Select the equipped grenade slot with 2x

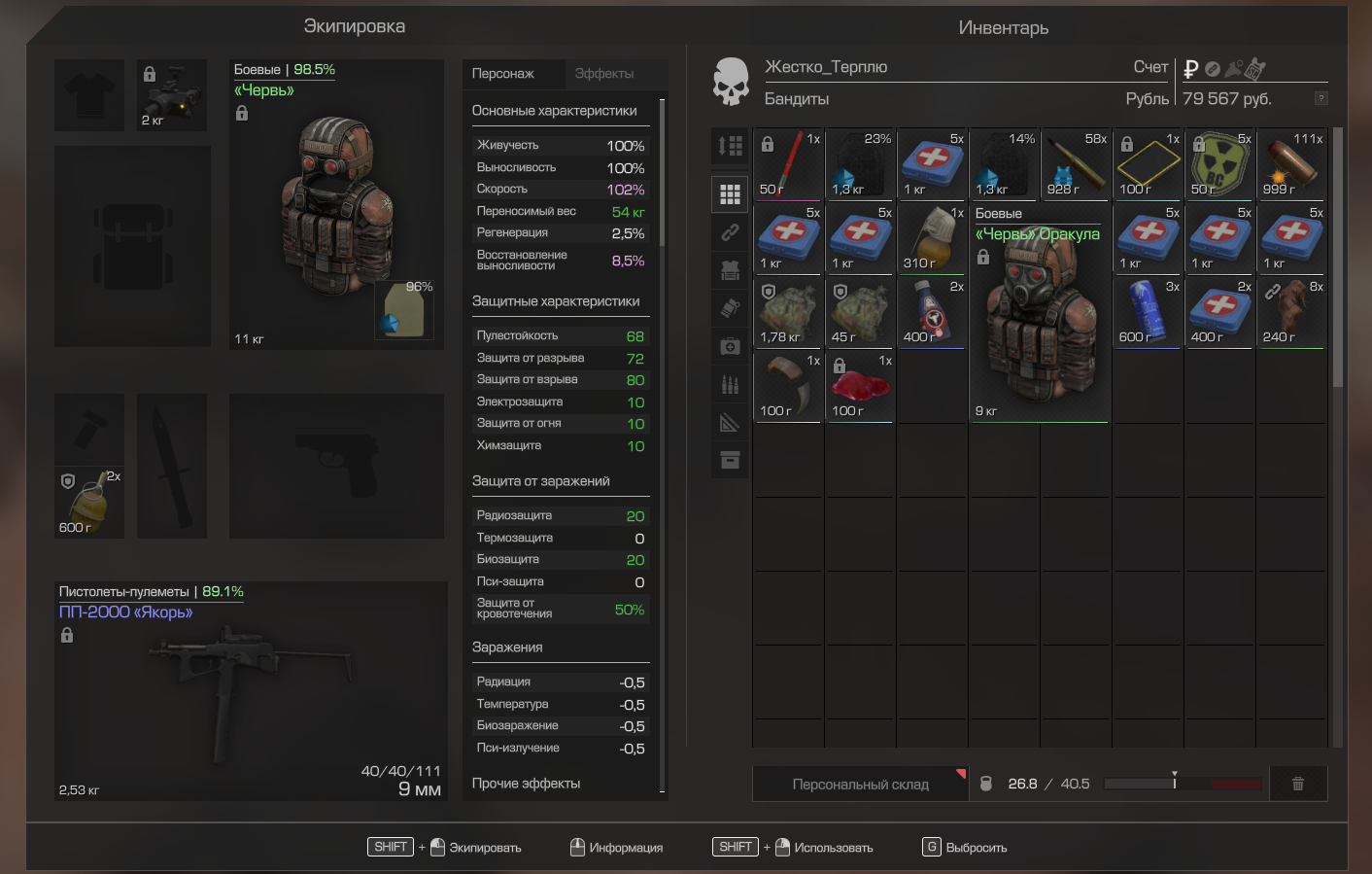(89, 502)
